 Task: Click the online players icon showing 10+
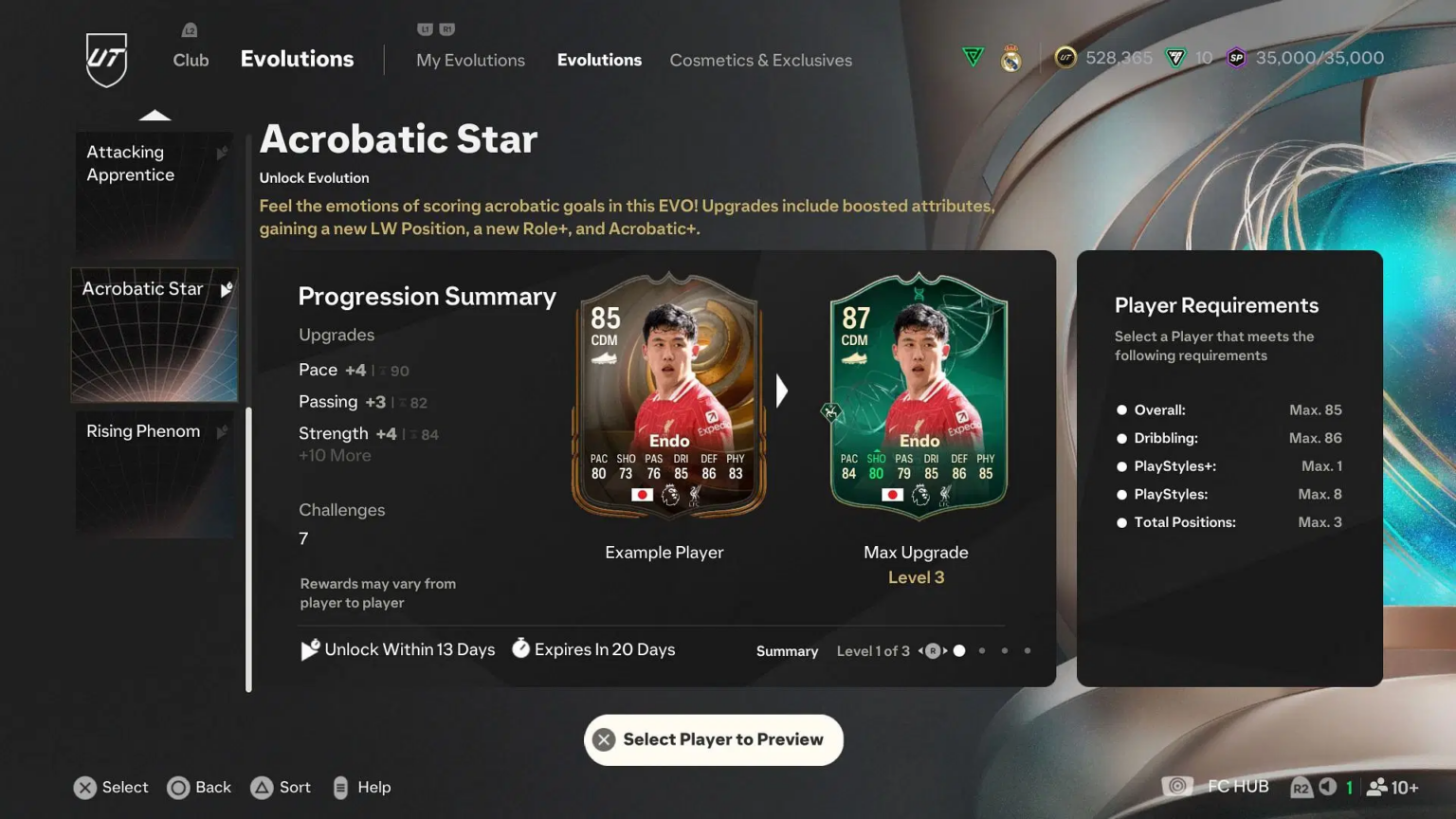tap(1377, 787)
